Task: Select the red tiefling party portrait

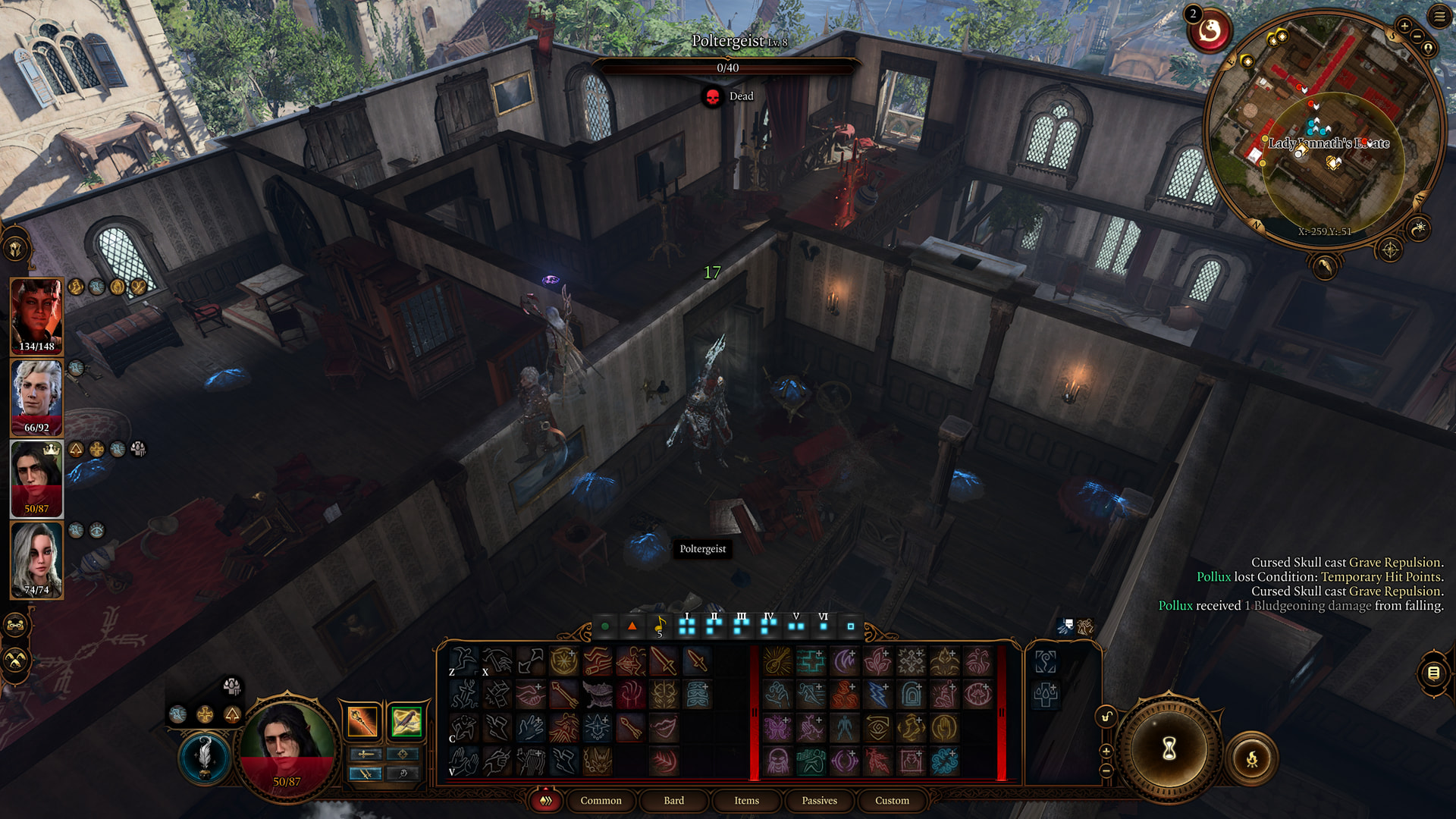Action: (36, 316)
